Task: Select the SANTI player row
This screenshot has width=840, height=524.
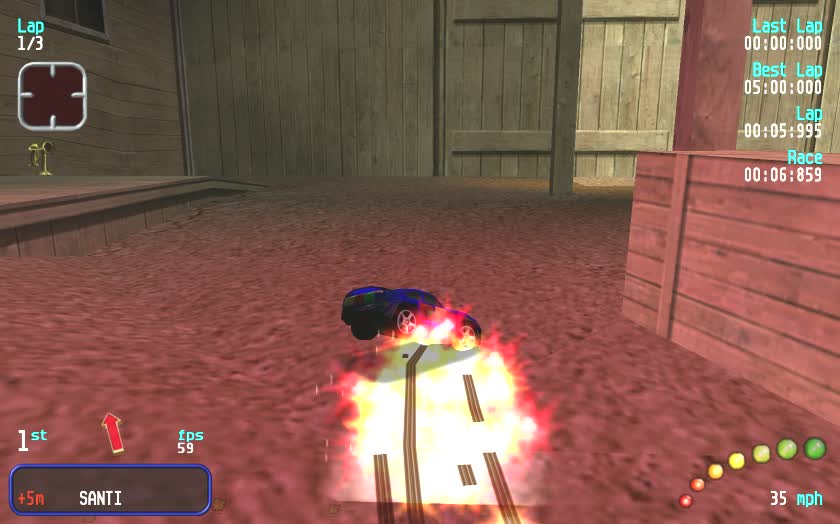Action: (x=110, y=490)
